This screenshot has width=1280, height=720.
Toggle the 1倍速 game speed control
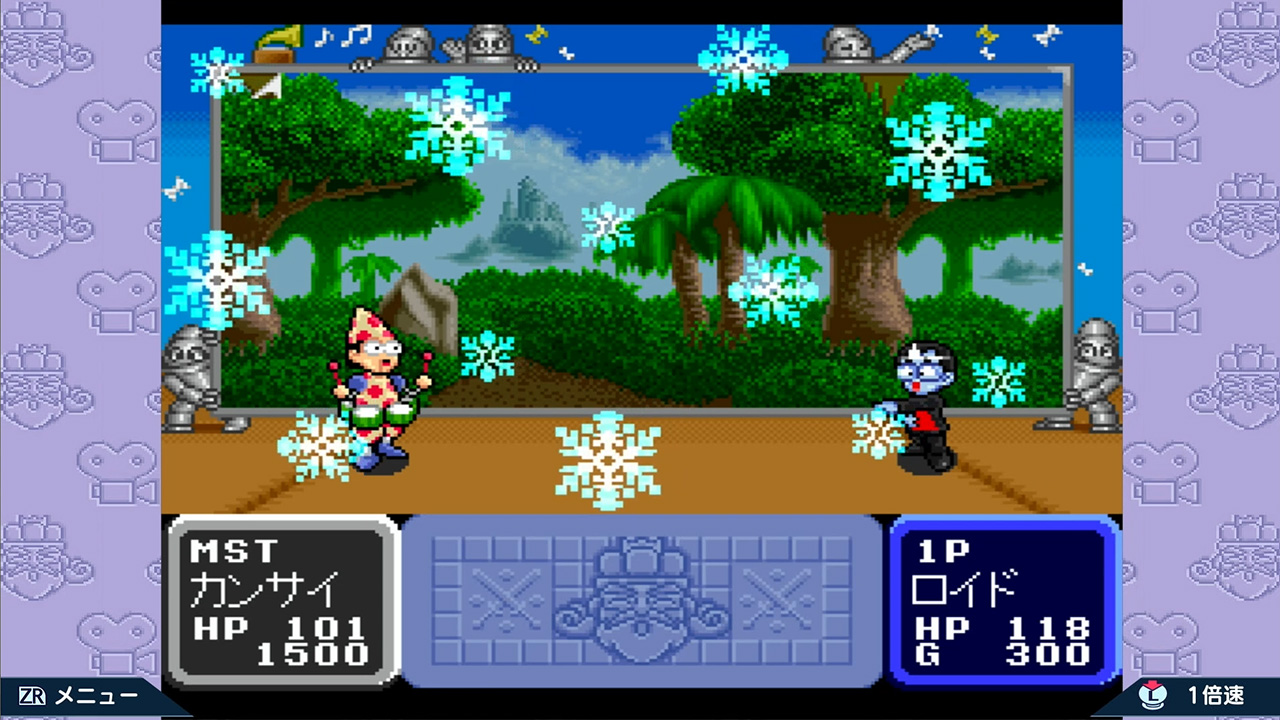[x=1198, y=697]
